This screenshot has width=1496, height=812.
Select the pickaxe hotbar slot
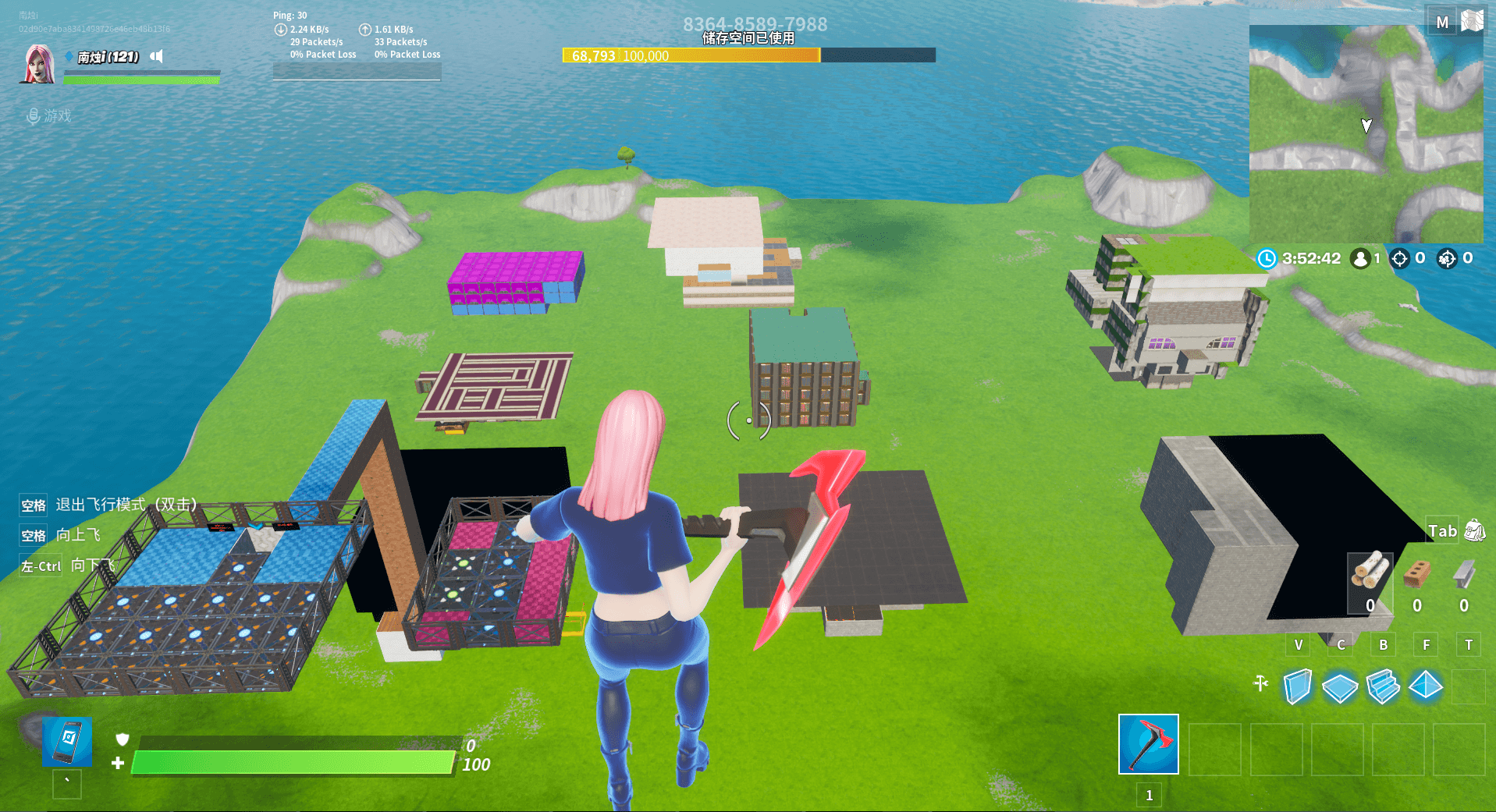1148,744
